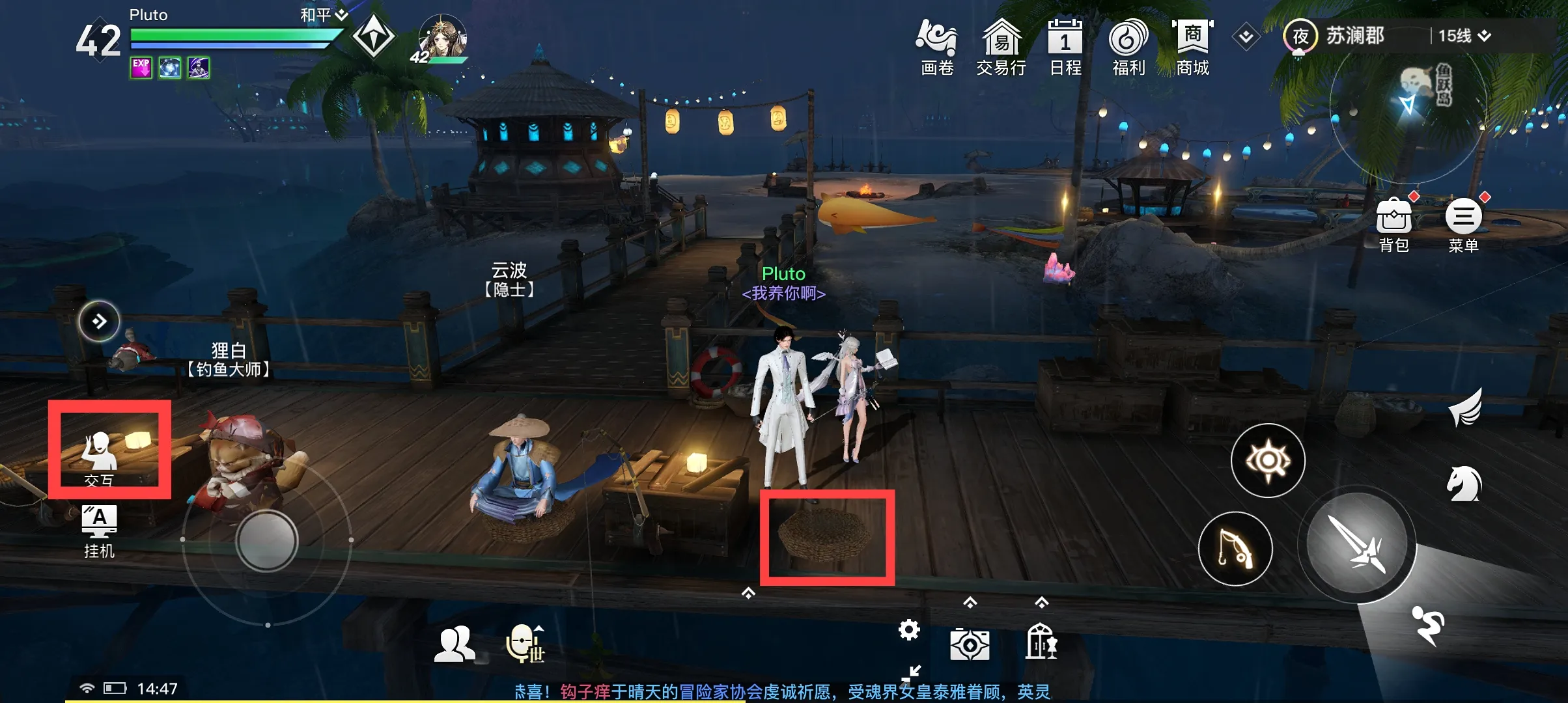
Task: Open the 福利 rewards menu
Action: (x=1128, y=47)
